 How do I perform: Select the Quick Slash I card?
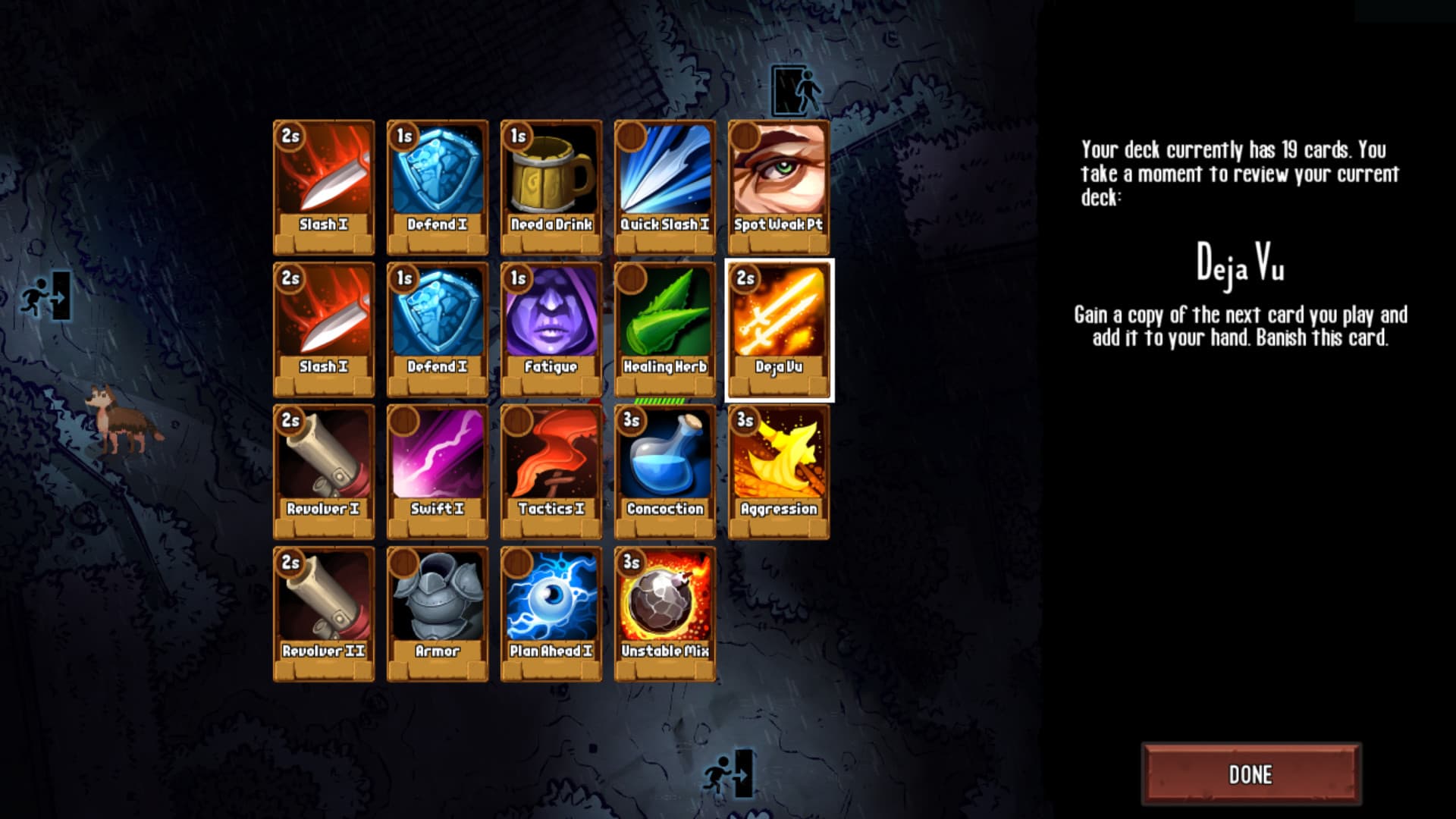[x=665, y=182]
